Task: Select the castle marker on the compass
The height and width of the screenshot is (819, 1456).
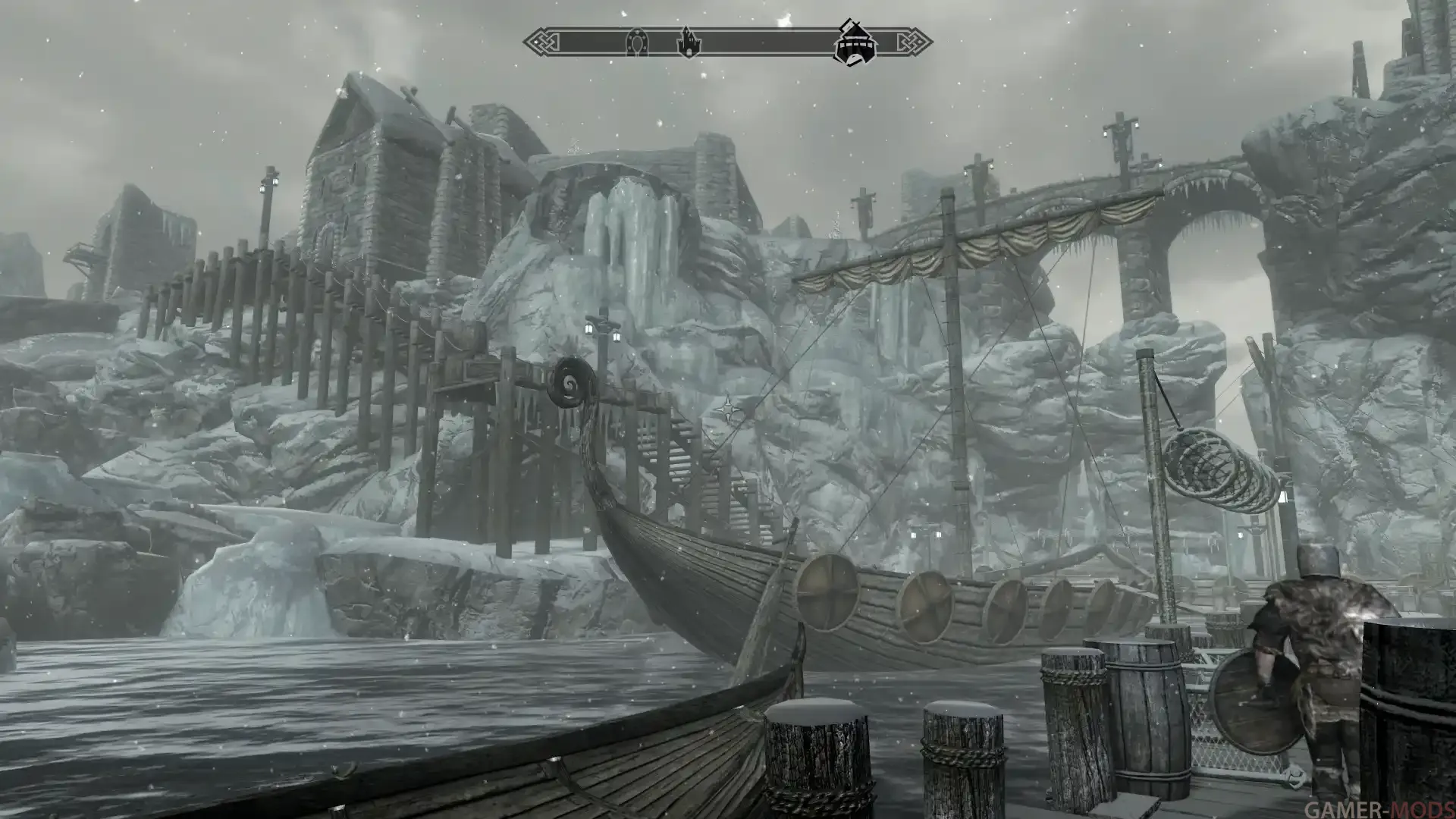Action: pyautogui.click(x=688, y=42)
